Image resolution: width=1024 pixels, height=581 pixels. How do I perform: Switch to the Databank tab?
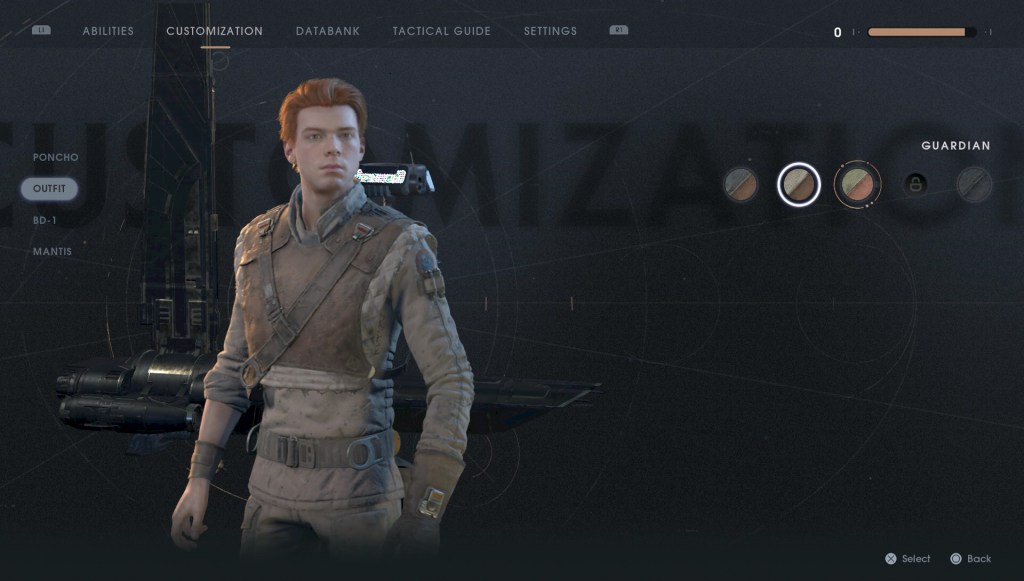[x=328, y=31]
